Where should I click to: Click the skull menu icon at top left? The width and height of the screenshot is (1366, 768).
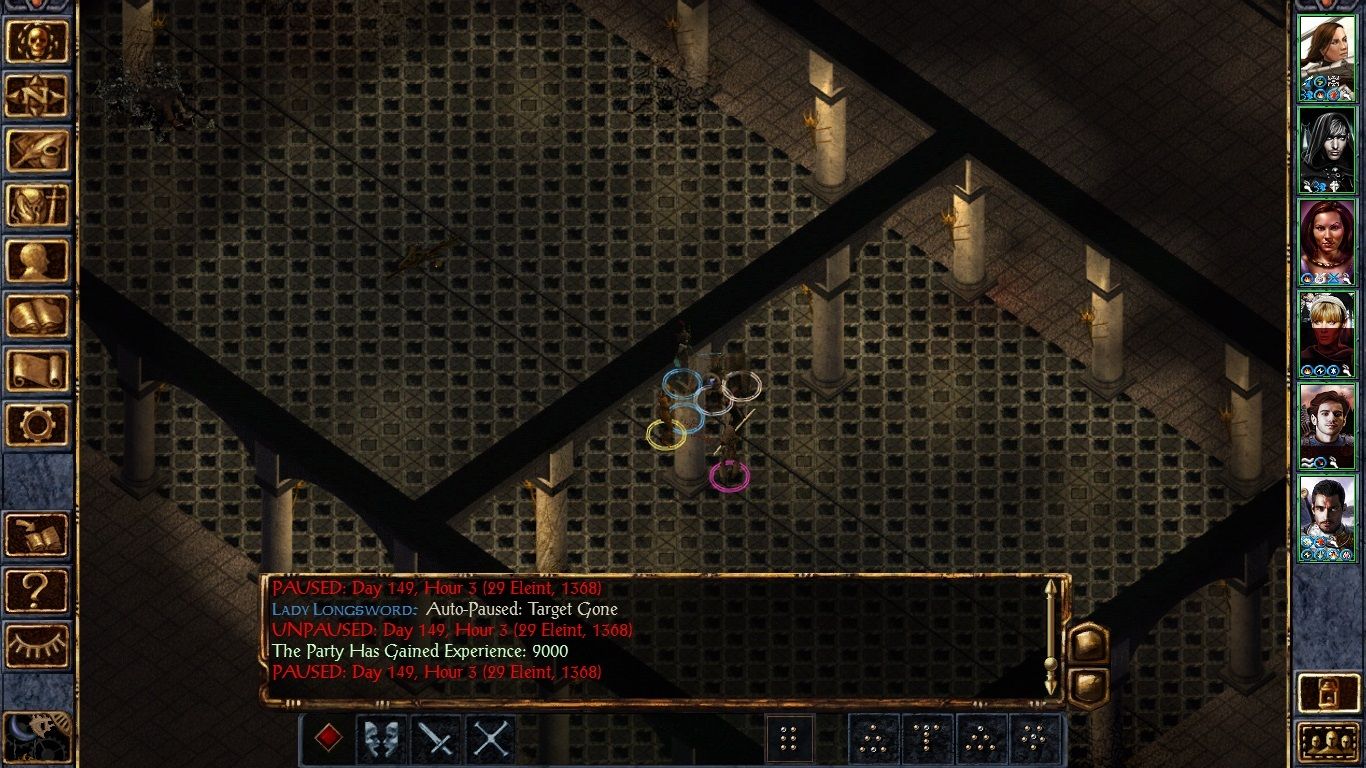tap(37, 40)
